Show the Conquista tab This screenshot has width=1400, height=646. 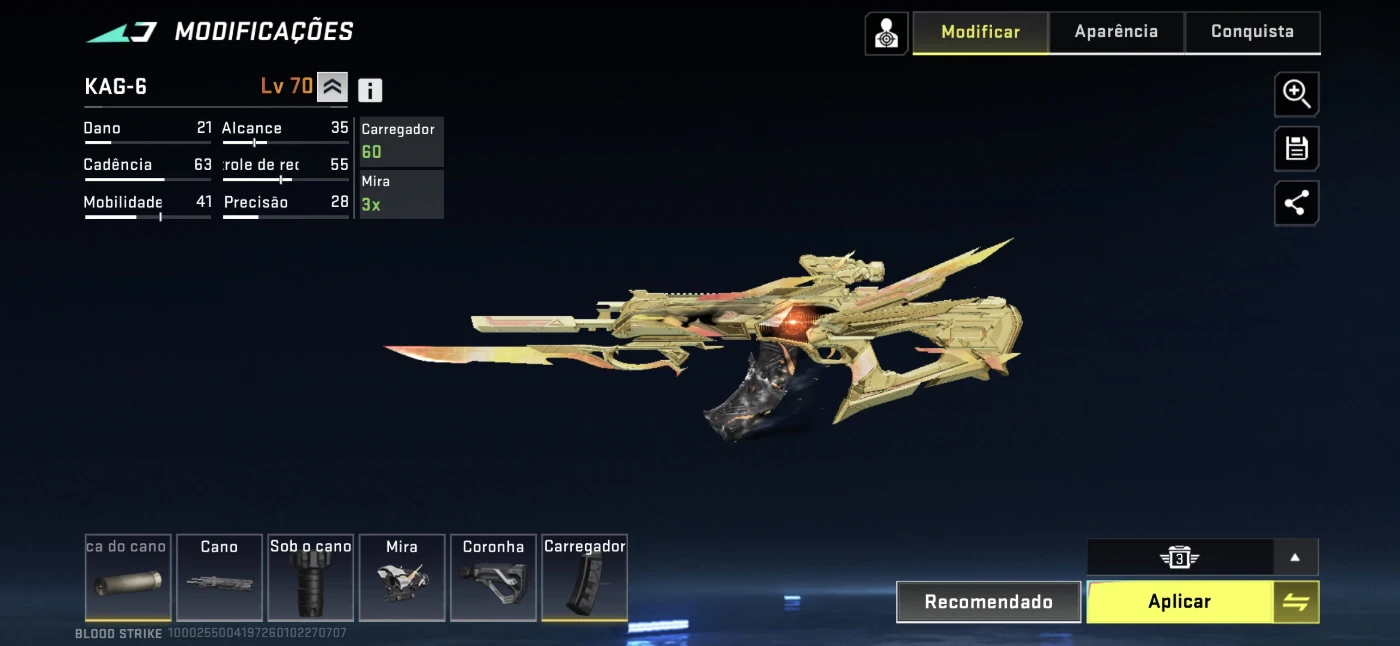pyautogui.click(x=1252, y=32)
